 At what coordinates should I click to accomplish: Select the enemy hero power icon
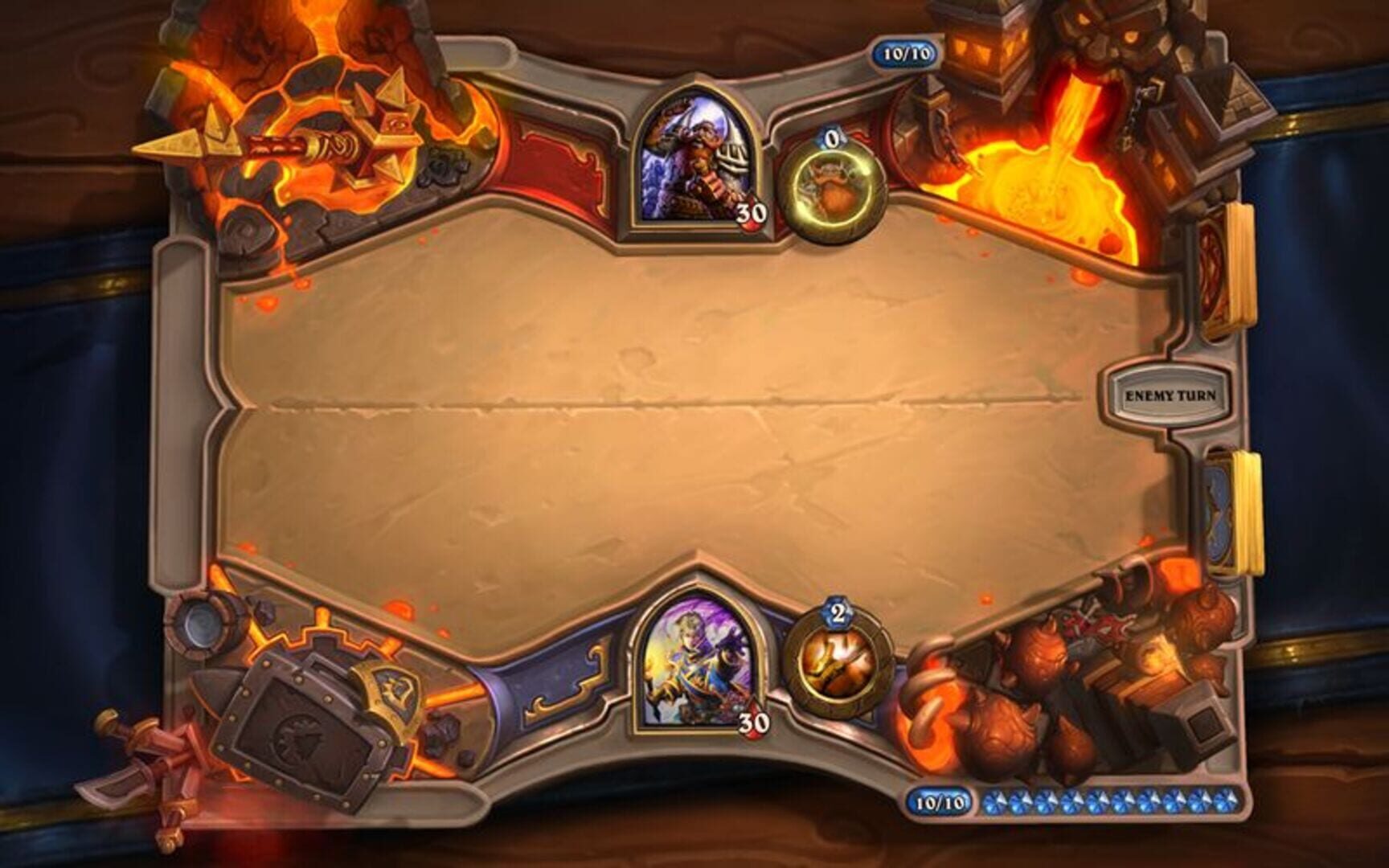point(833,187)
